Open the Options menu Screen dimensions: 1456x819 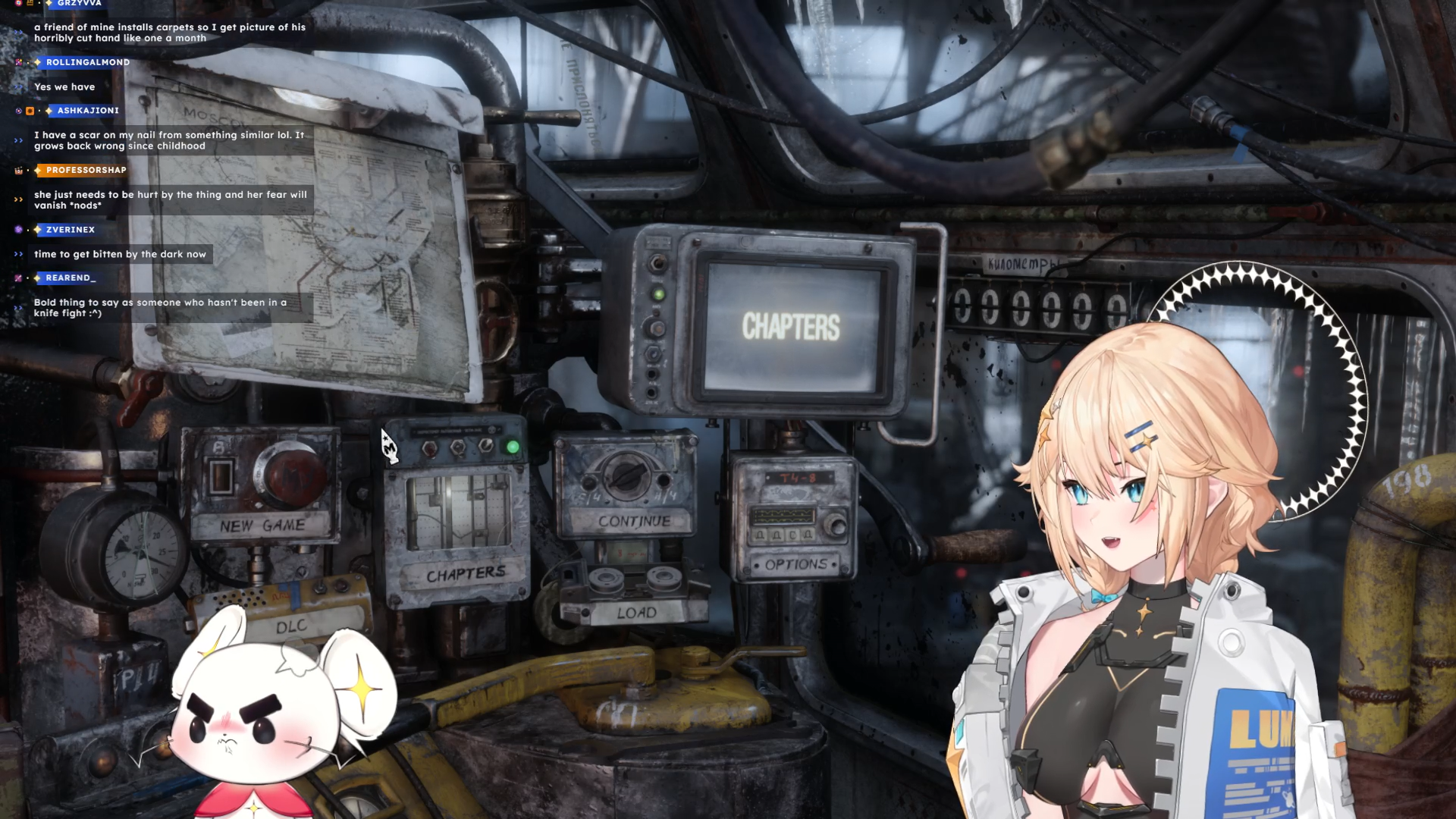coord(795,564)
